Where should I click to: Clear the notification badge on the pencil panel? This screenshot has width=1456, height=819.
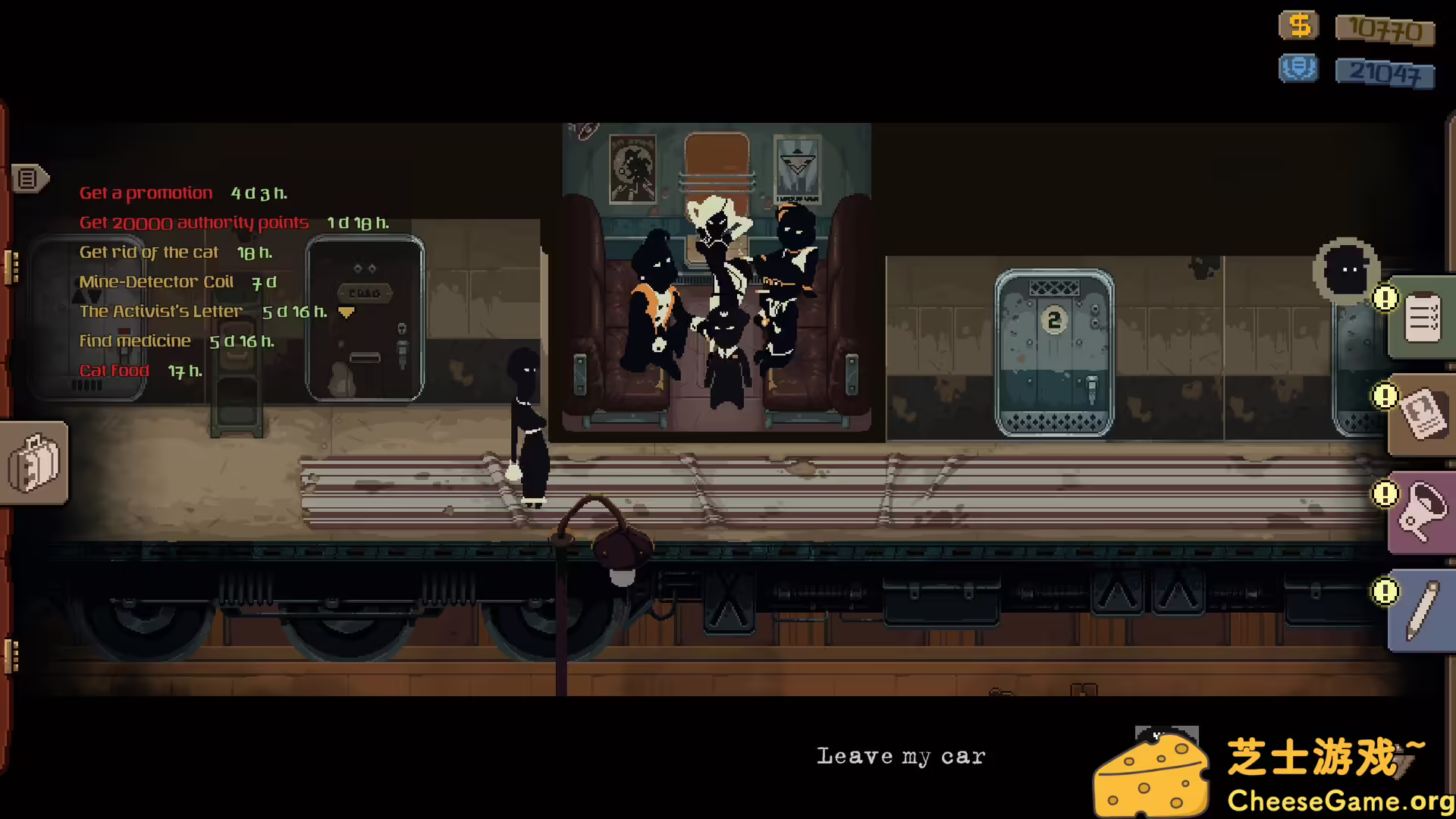click(x=1385, y=591)
